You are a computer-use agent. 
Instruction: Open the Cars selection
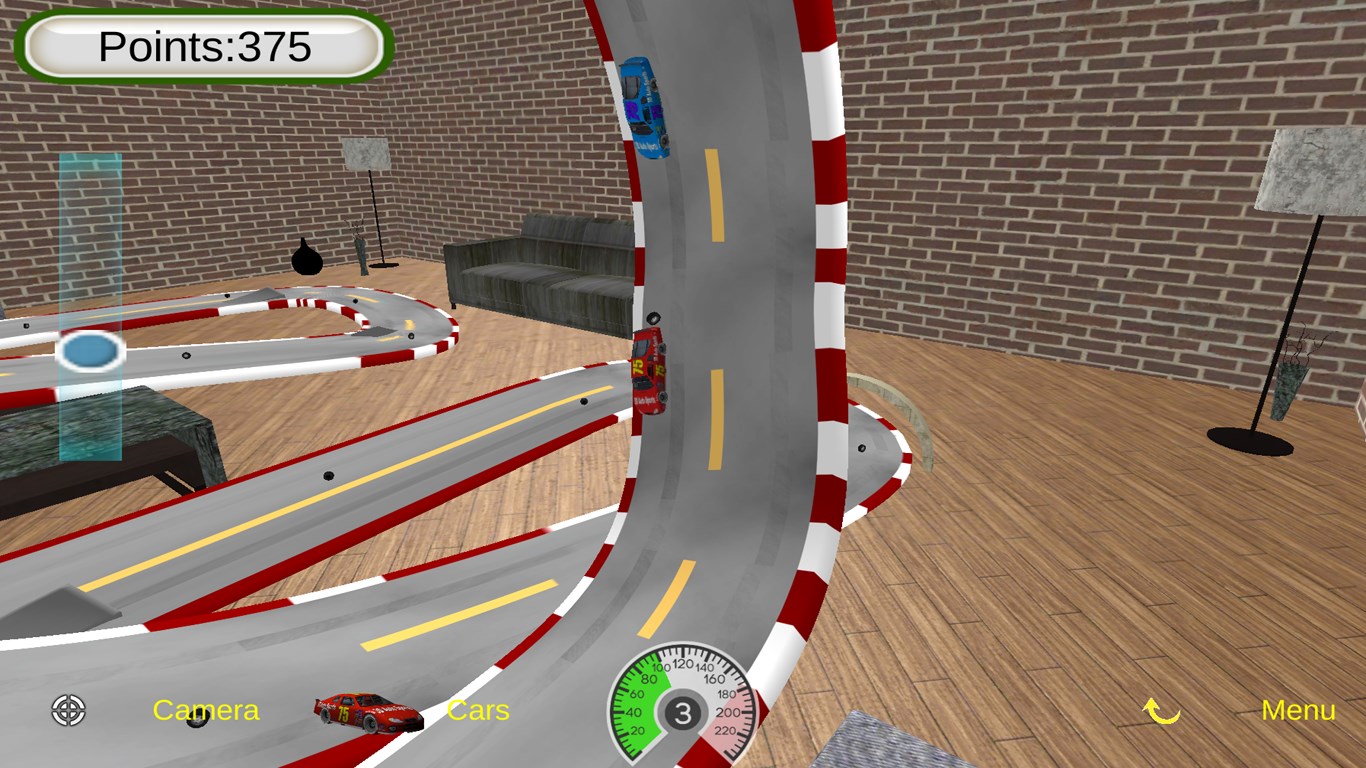[478, 710]
